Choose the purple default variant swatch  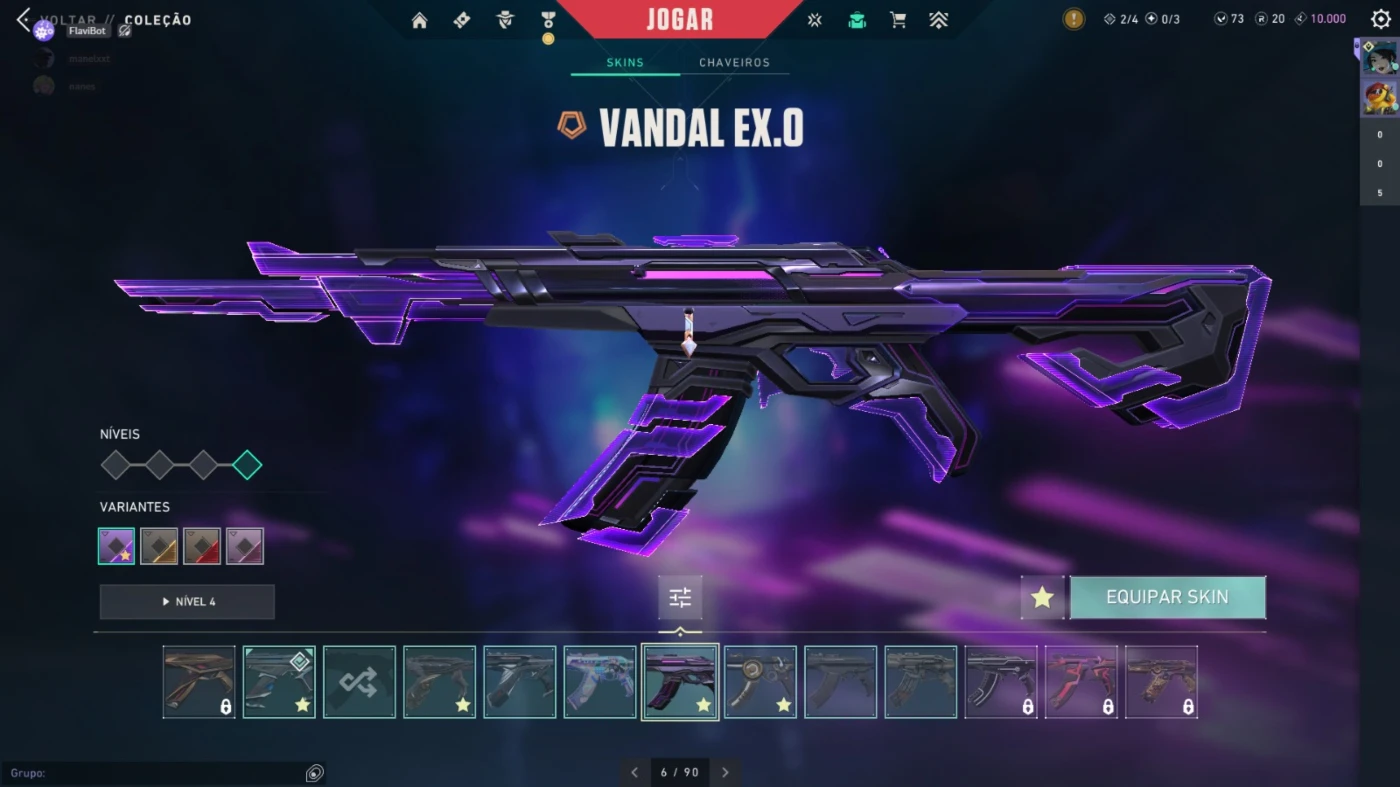[x=117, y=546]
